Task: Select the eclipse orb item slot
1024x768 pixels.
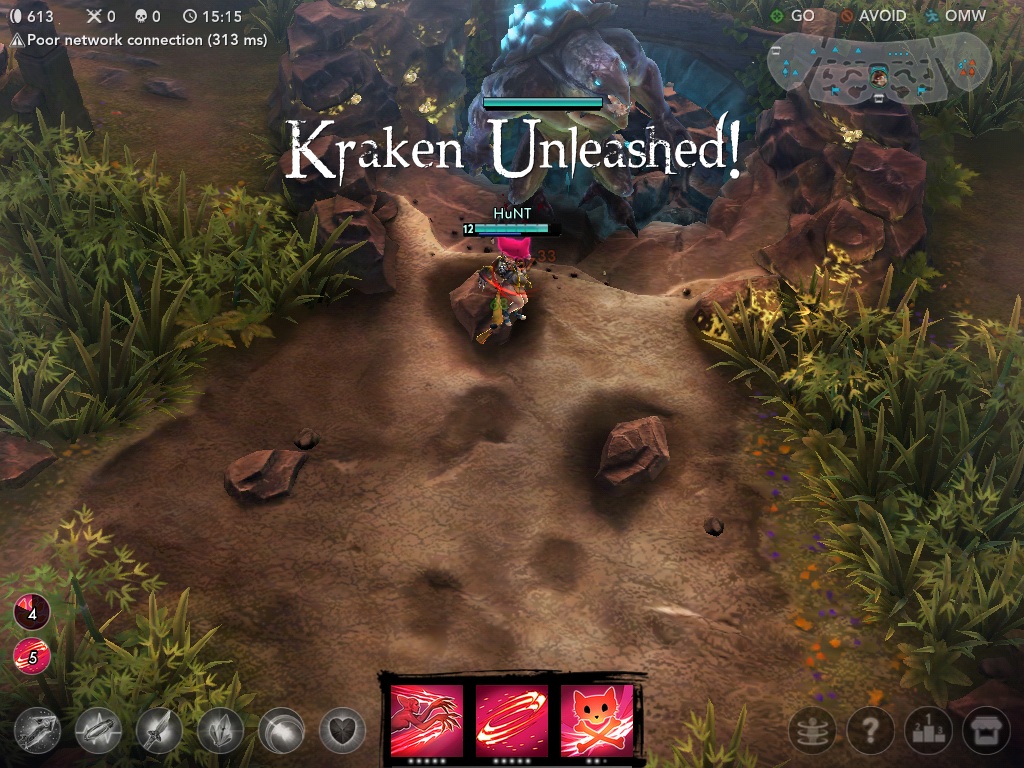Action: (281, 732)
